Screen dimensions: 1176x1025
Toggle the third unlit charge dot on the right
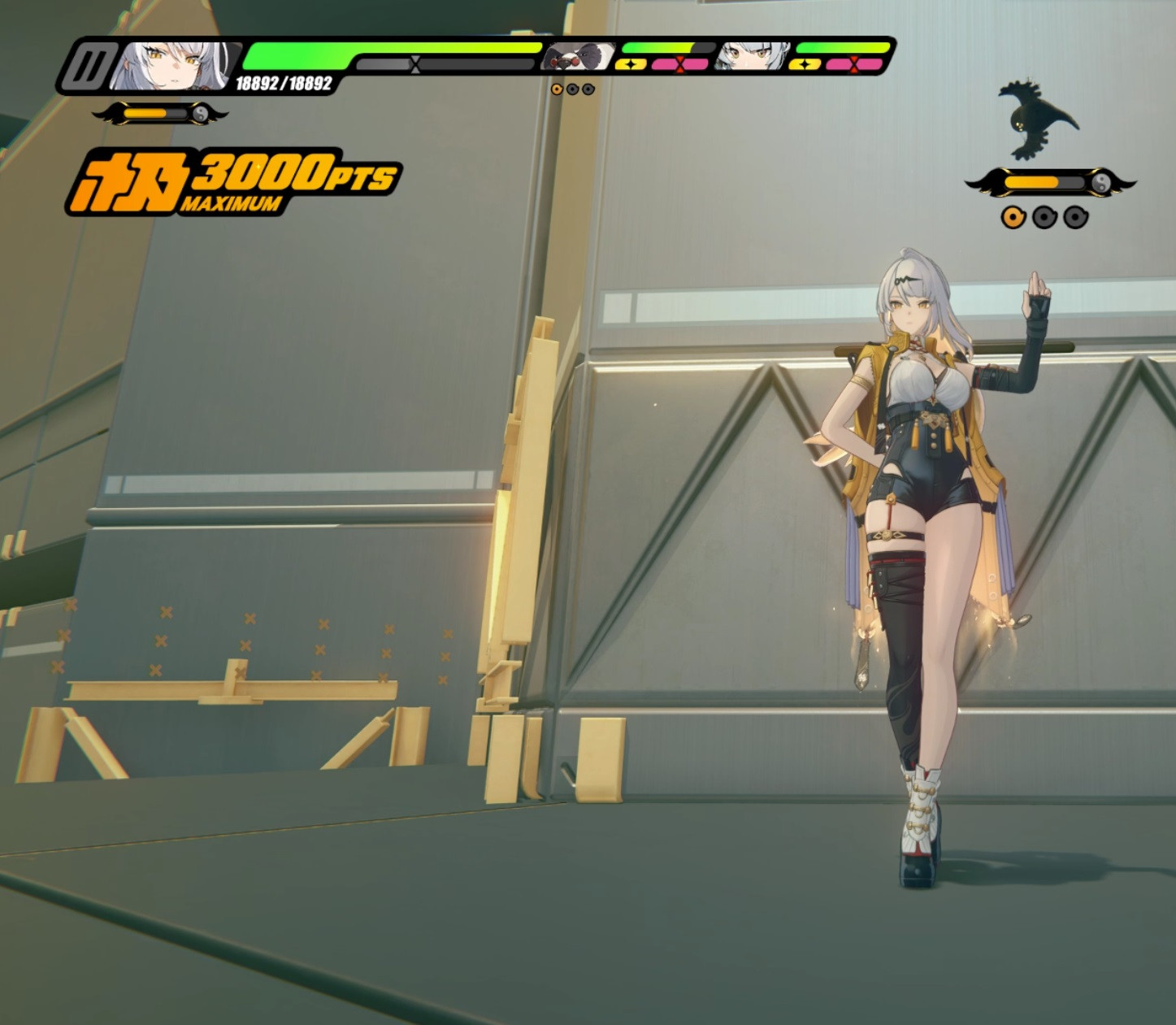[x=1074, y=218]
